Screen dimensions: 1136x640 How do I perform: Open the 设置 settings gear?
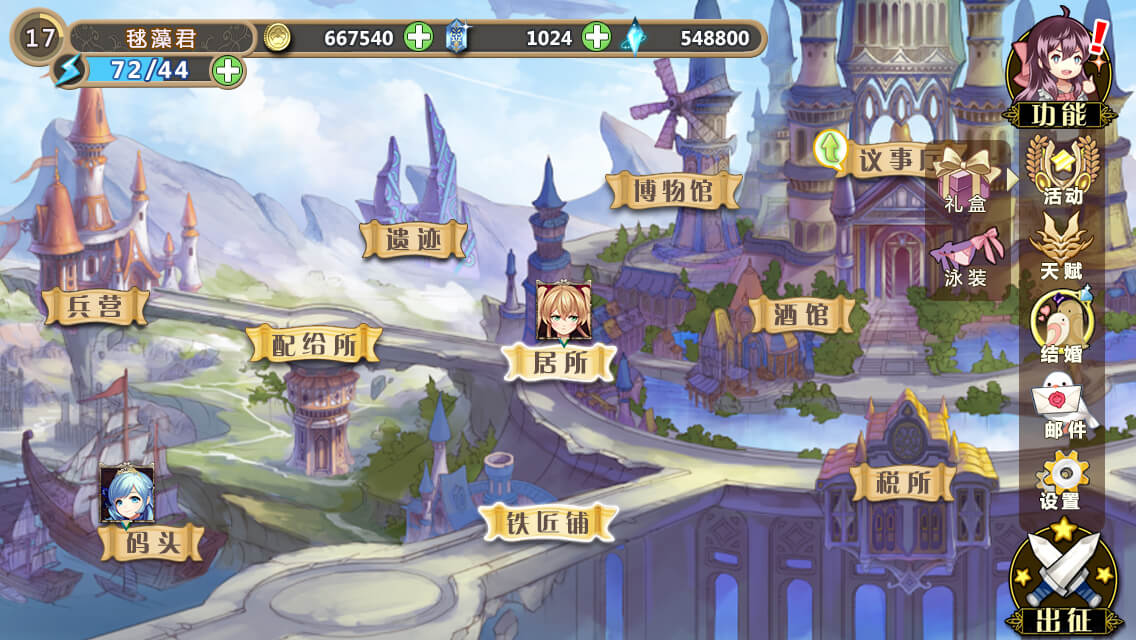pyautogui.click(x=1061, y=479)
